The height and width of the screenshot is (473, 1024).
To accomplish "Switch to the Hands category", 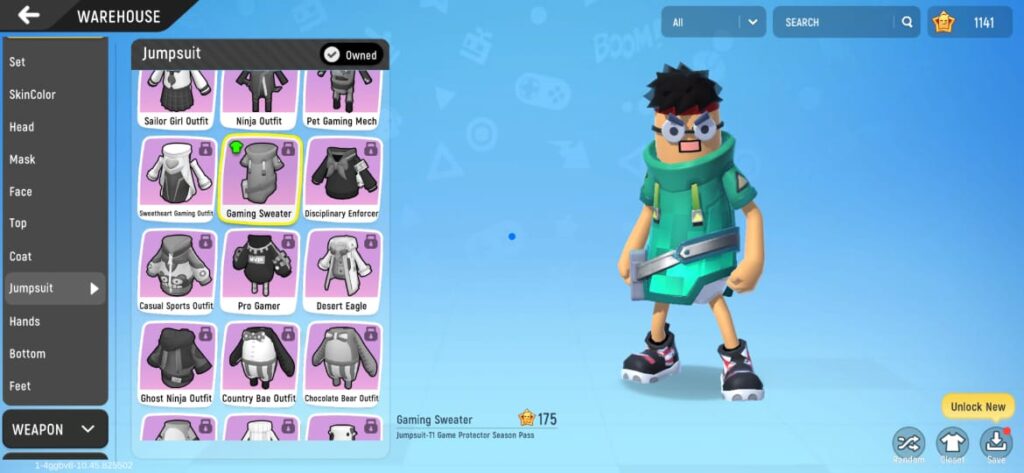I will 25,322.
